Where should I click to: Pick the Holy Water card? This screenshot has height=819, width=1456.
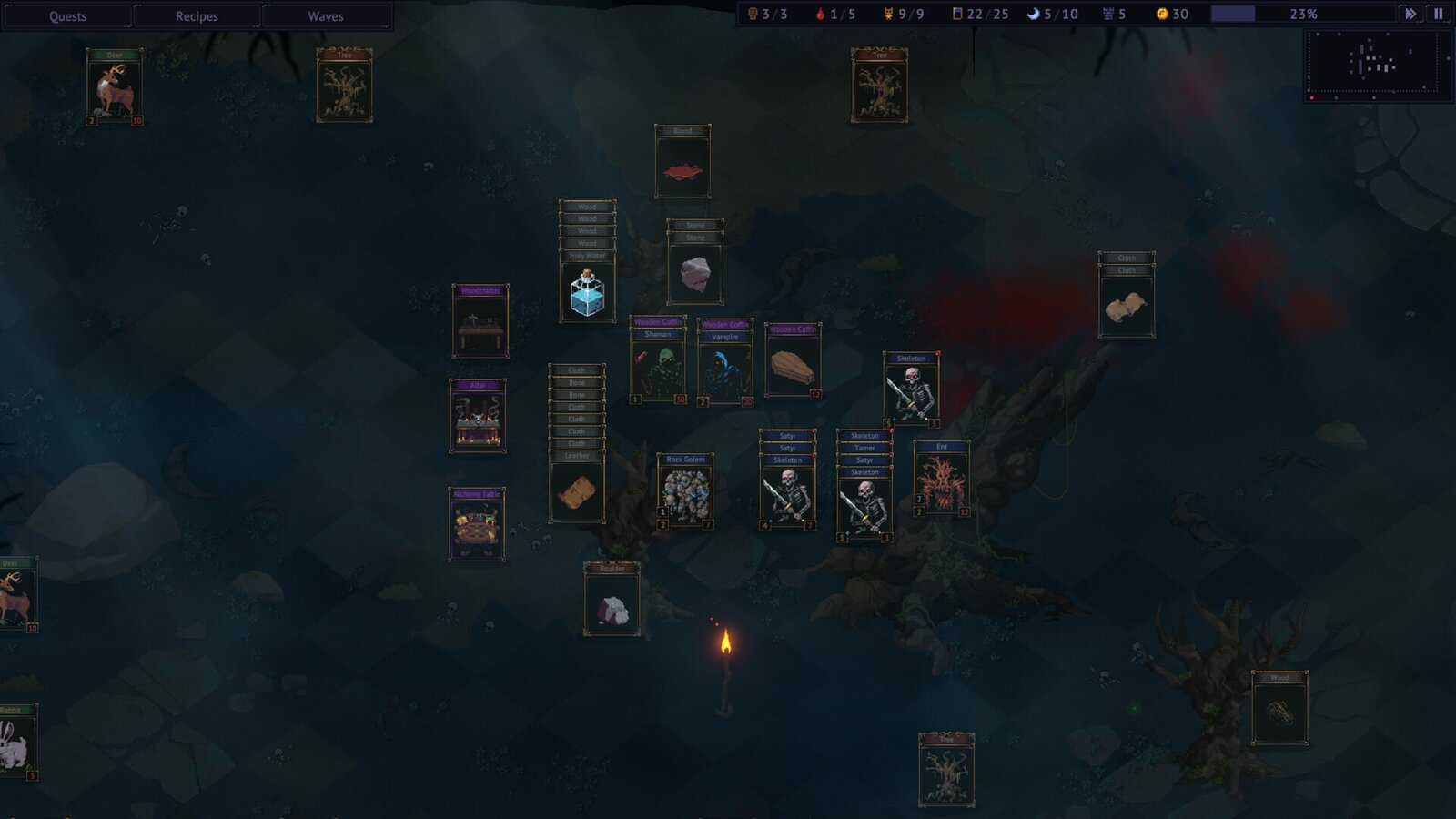point(587,291)
